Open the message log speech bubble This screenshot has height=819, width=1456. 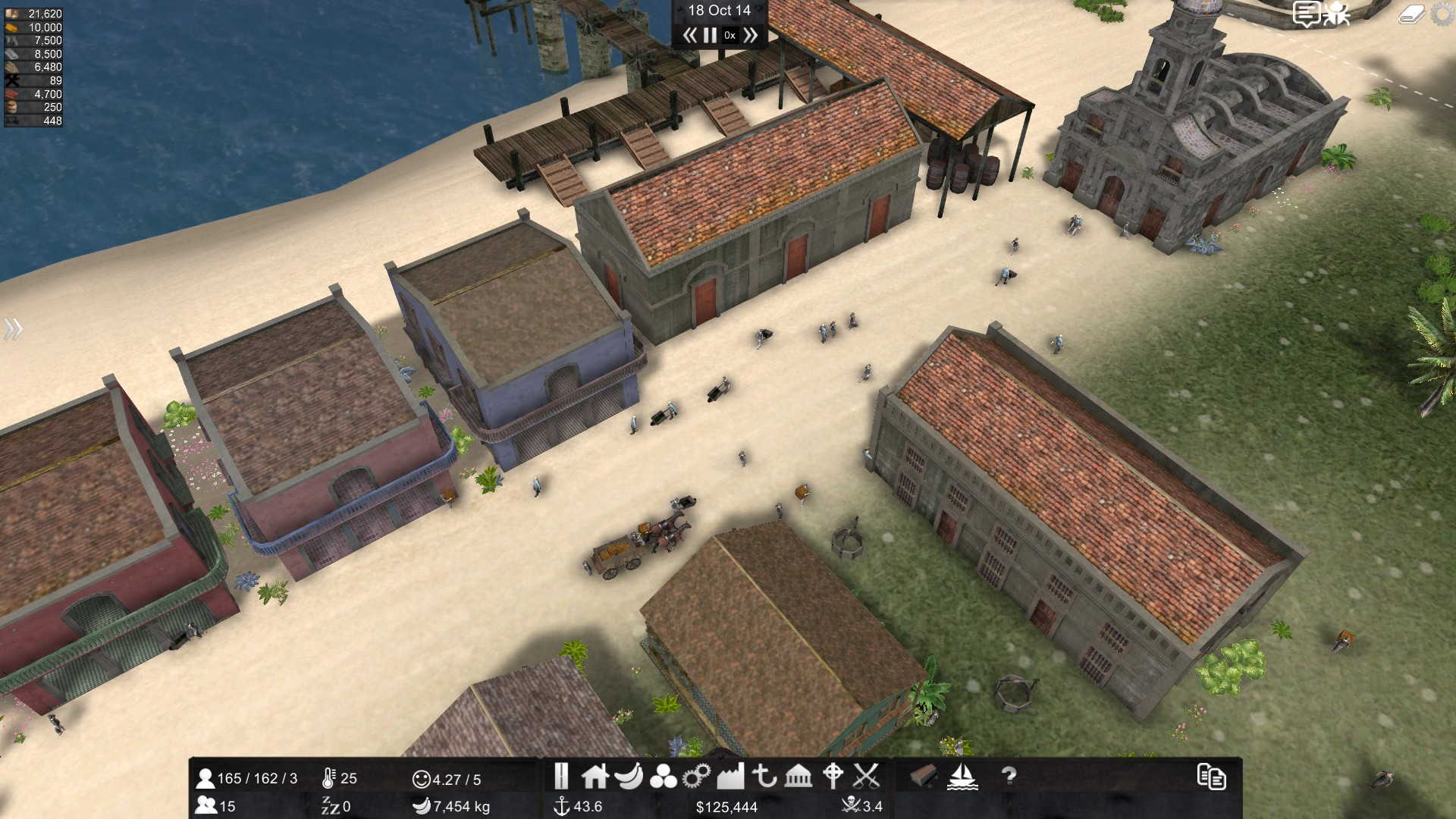coord(1306,14)
